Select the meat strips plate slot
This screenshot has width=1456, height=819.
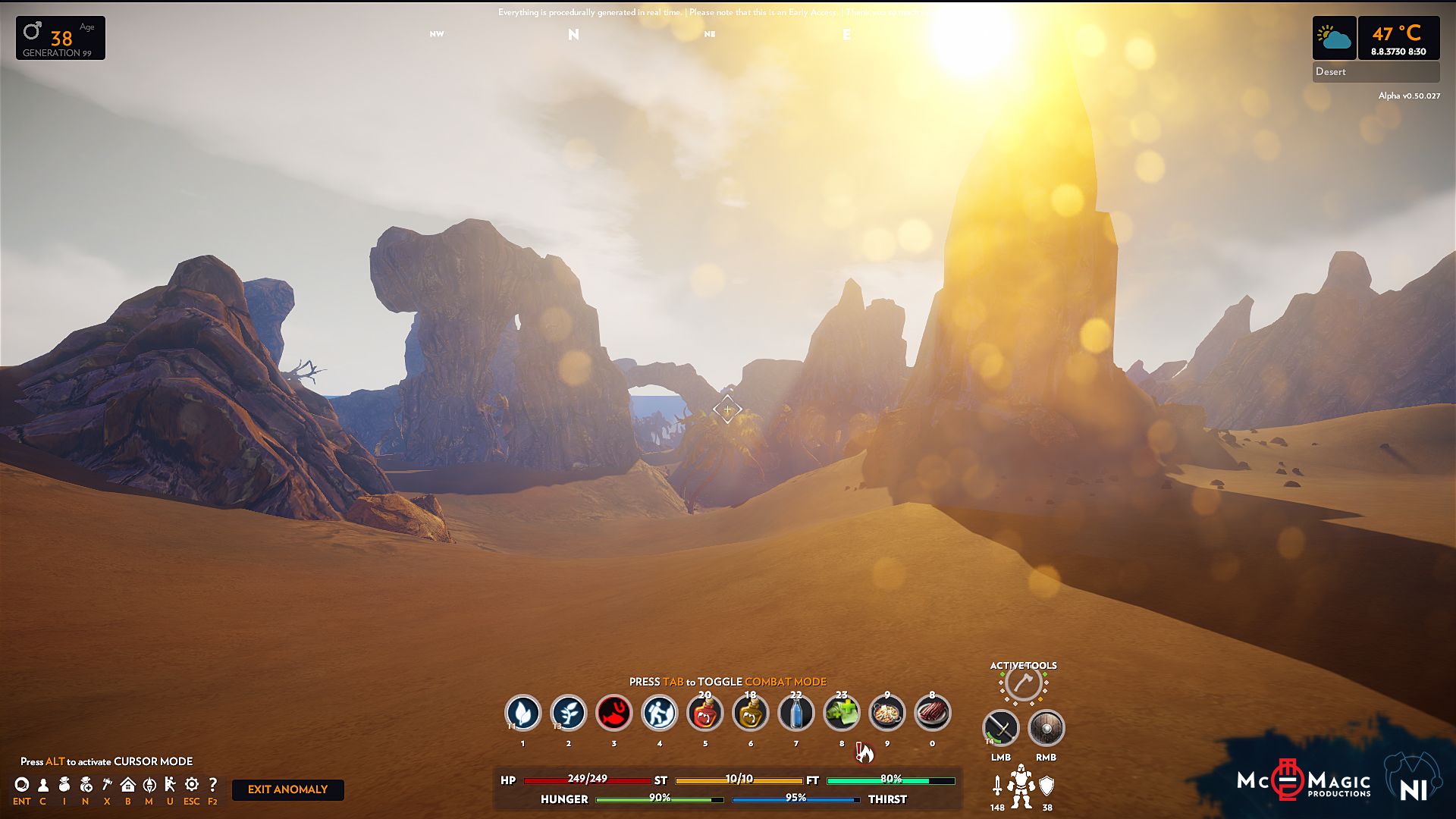[933, 714]
